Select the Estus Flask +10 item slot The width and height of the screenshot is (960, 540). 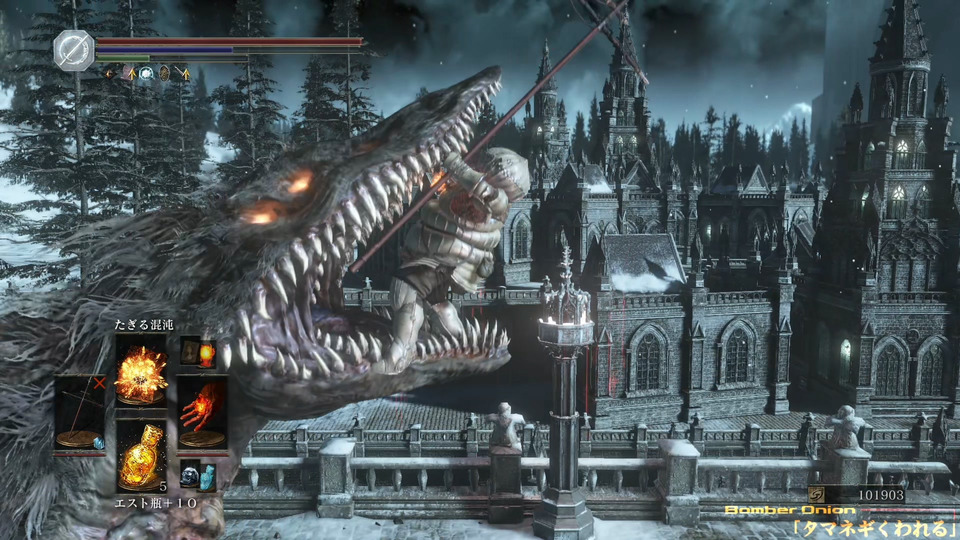point(141,456)
